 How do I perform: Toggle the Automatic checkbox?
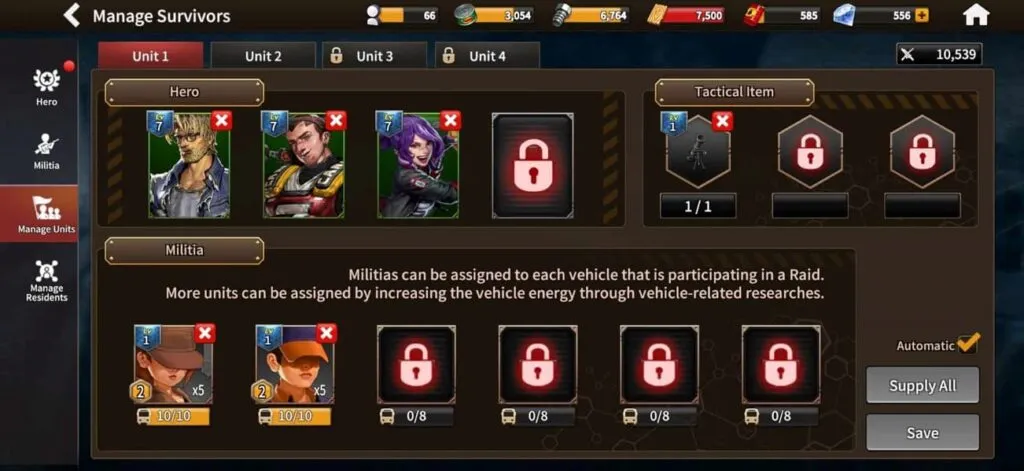coord(967,344)
